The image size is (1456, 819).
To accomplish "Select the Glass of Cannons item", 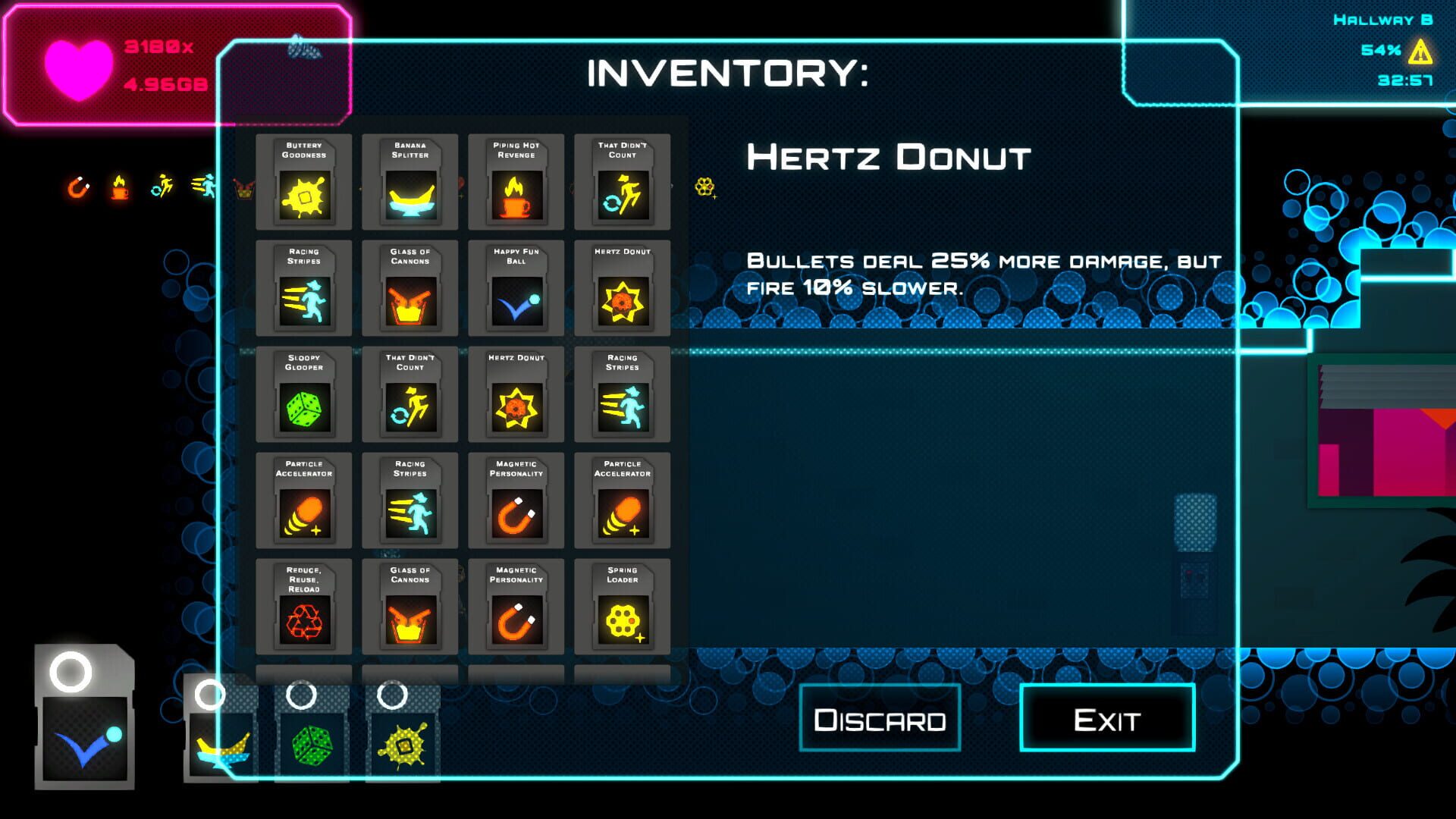I will (409, 288).
